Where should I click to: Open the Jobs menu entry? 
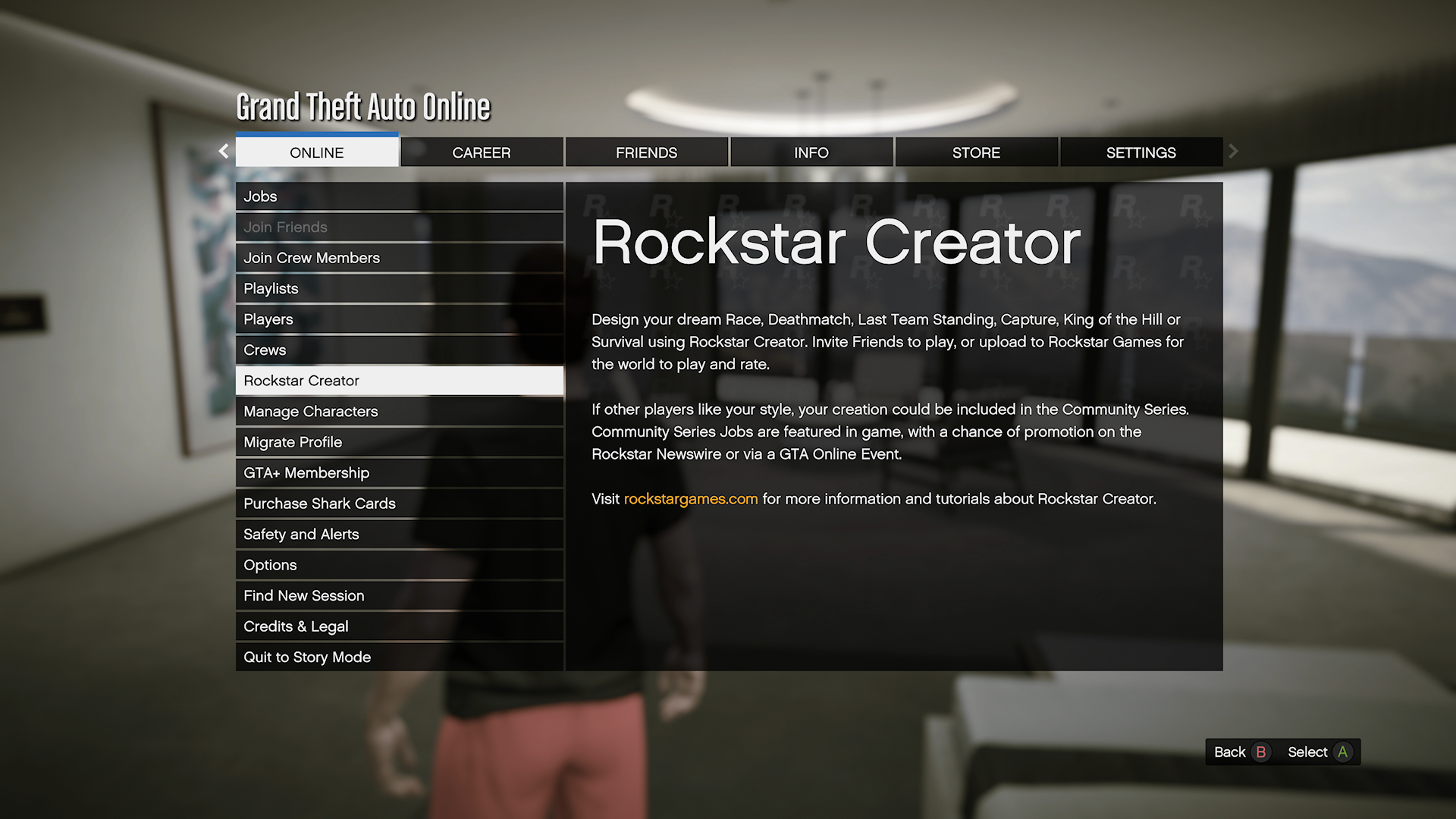399,196
